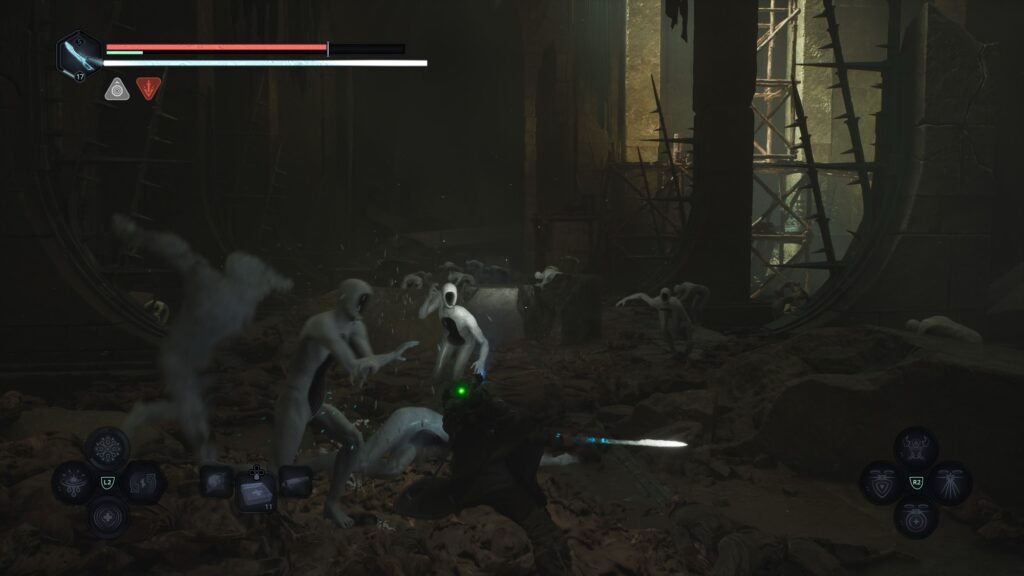Activate the light-rays ability in right wheel
The height and width of the screenshot is (576, 1024).
950,483
